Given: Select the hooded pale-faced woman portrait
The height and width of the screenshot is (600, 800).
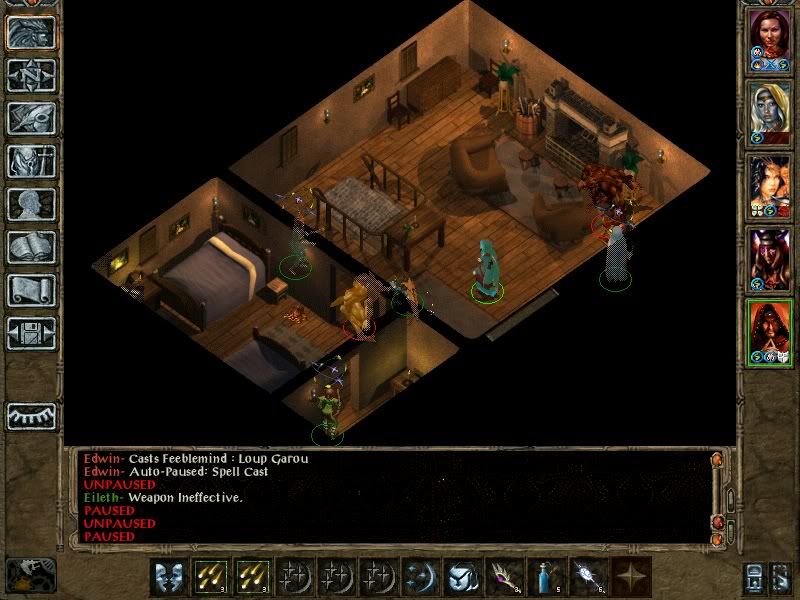Looking at the screenshot, I should [x=770, y=113].
